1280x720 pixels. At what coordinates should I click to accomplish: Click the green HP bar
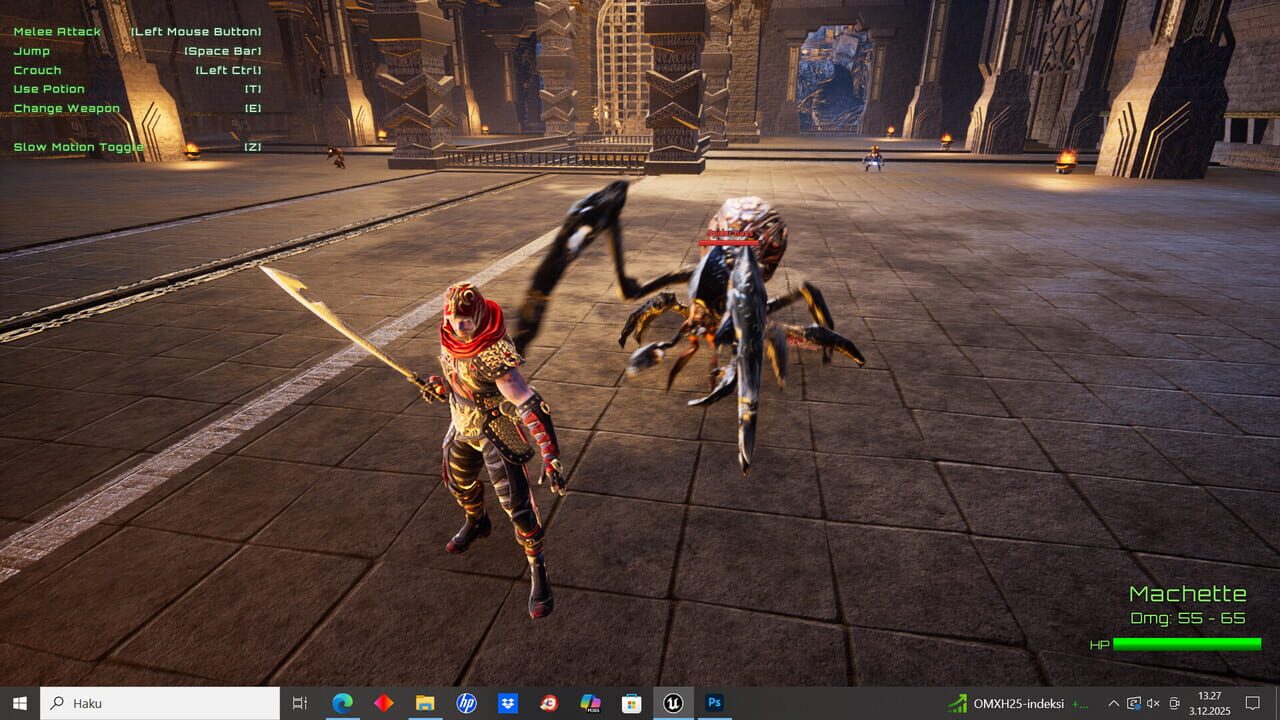tap(1185, 645)
